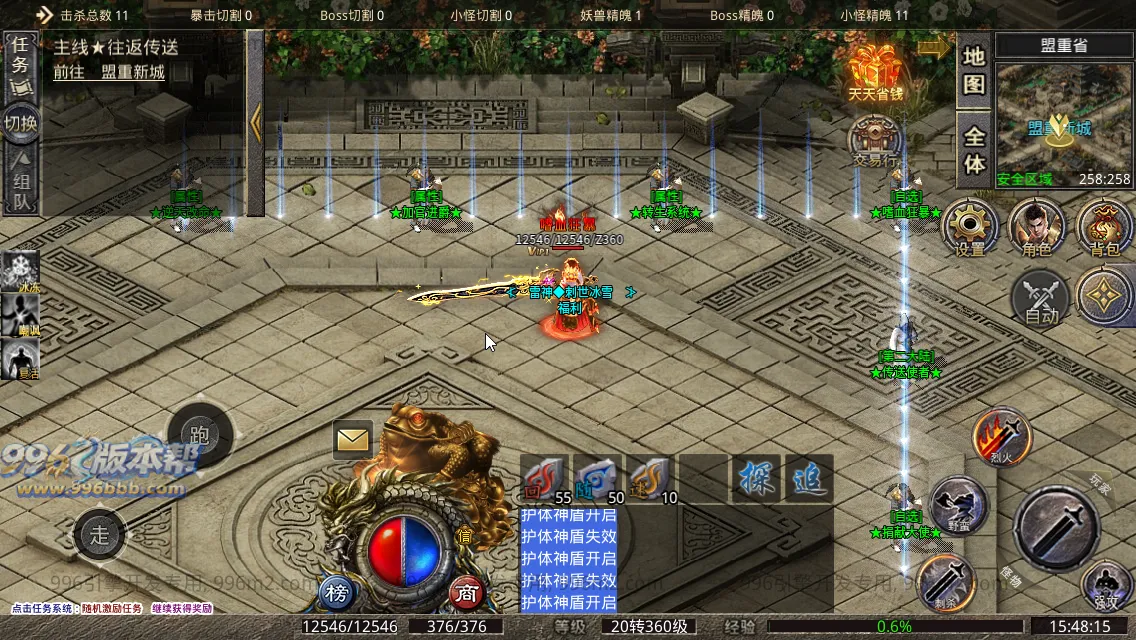Open the 交易行 trading house
The height and width of the screenshot is (640, 1136).
point(875,142)
